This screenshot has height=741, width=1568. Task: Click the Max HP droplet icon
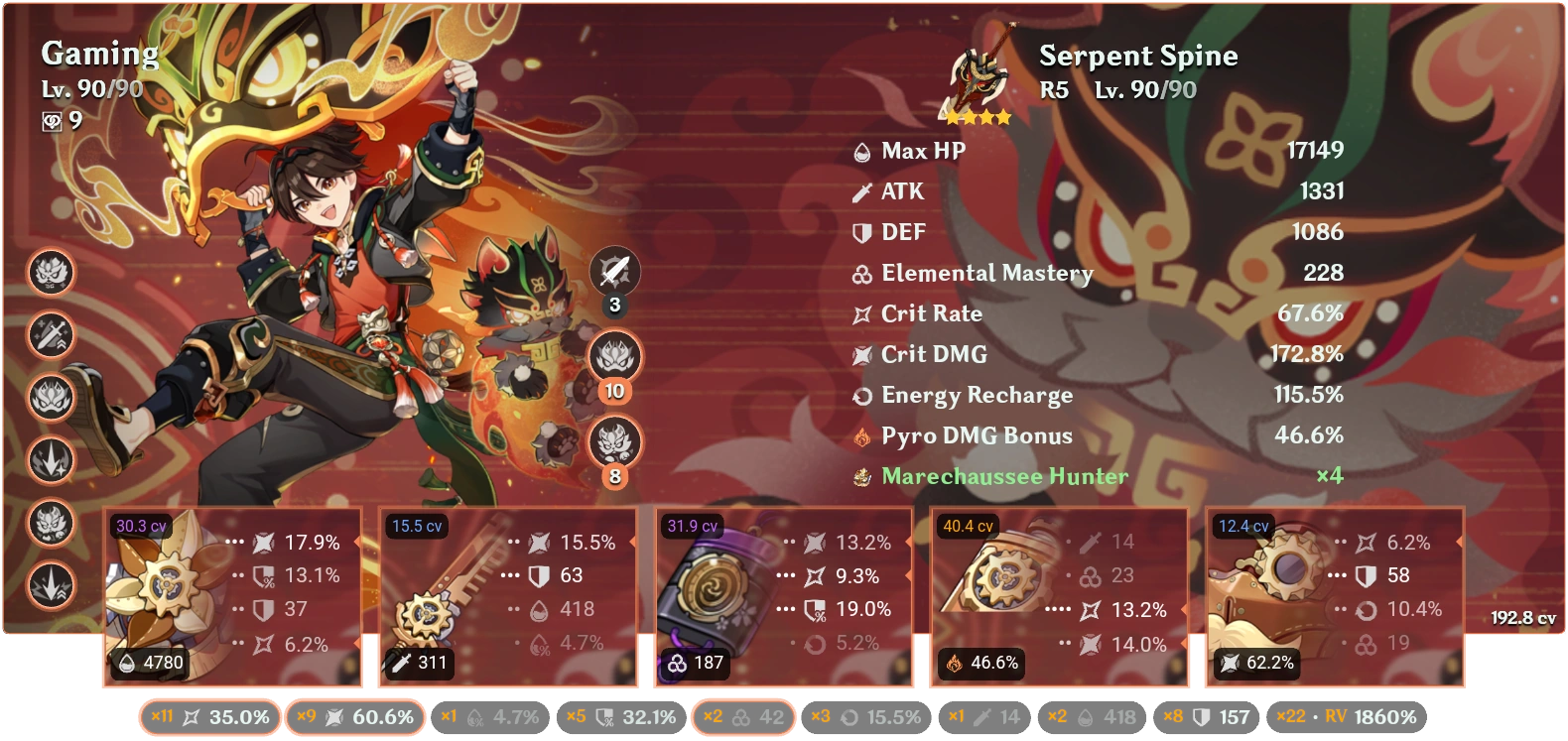point(860,152)
